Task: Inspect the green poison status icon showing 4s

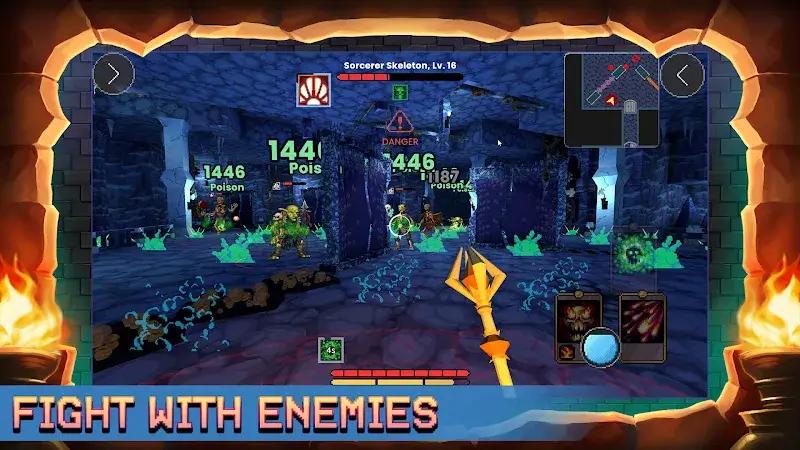Action: [331, 349]
